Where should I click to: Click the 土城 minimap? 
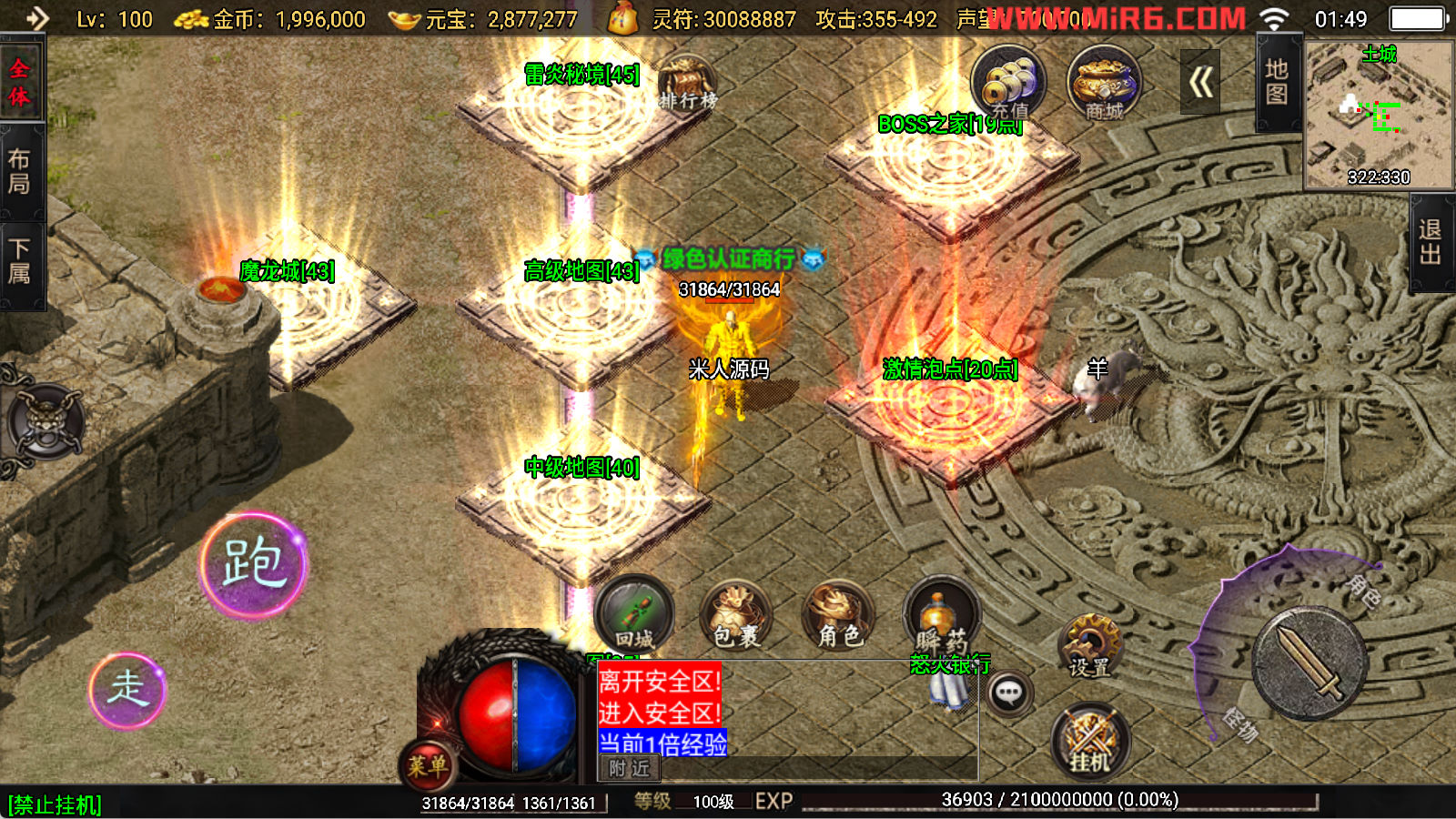[x=1379, y=116]
